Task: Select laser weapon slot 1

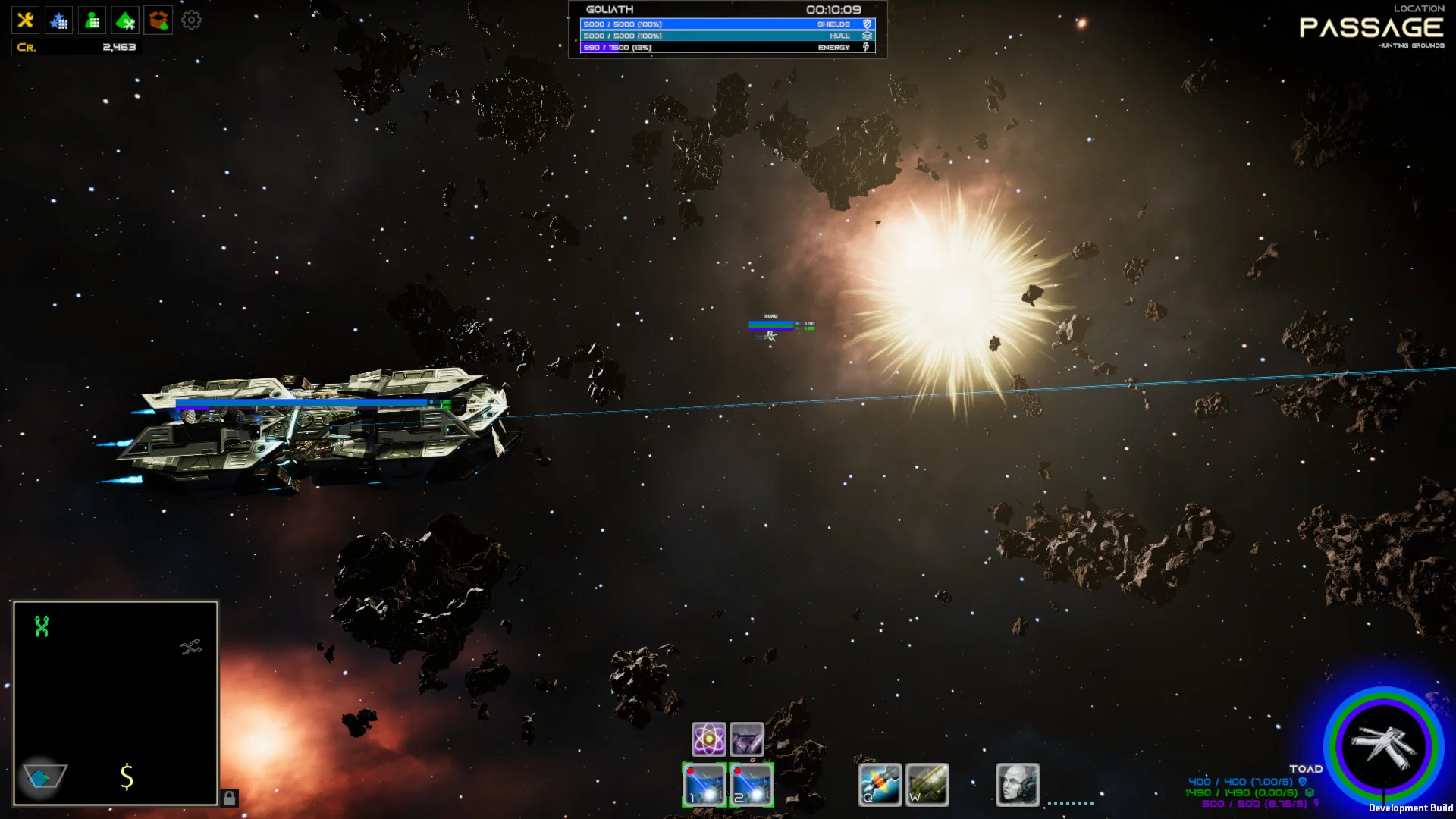Action: 704,784
